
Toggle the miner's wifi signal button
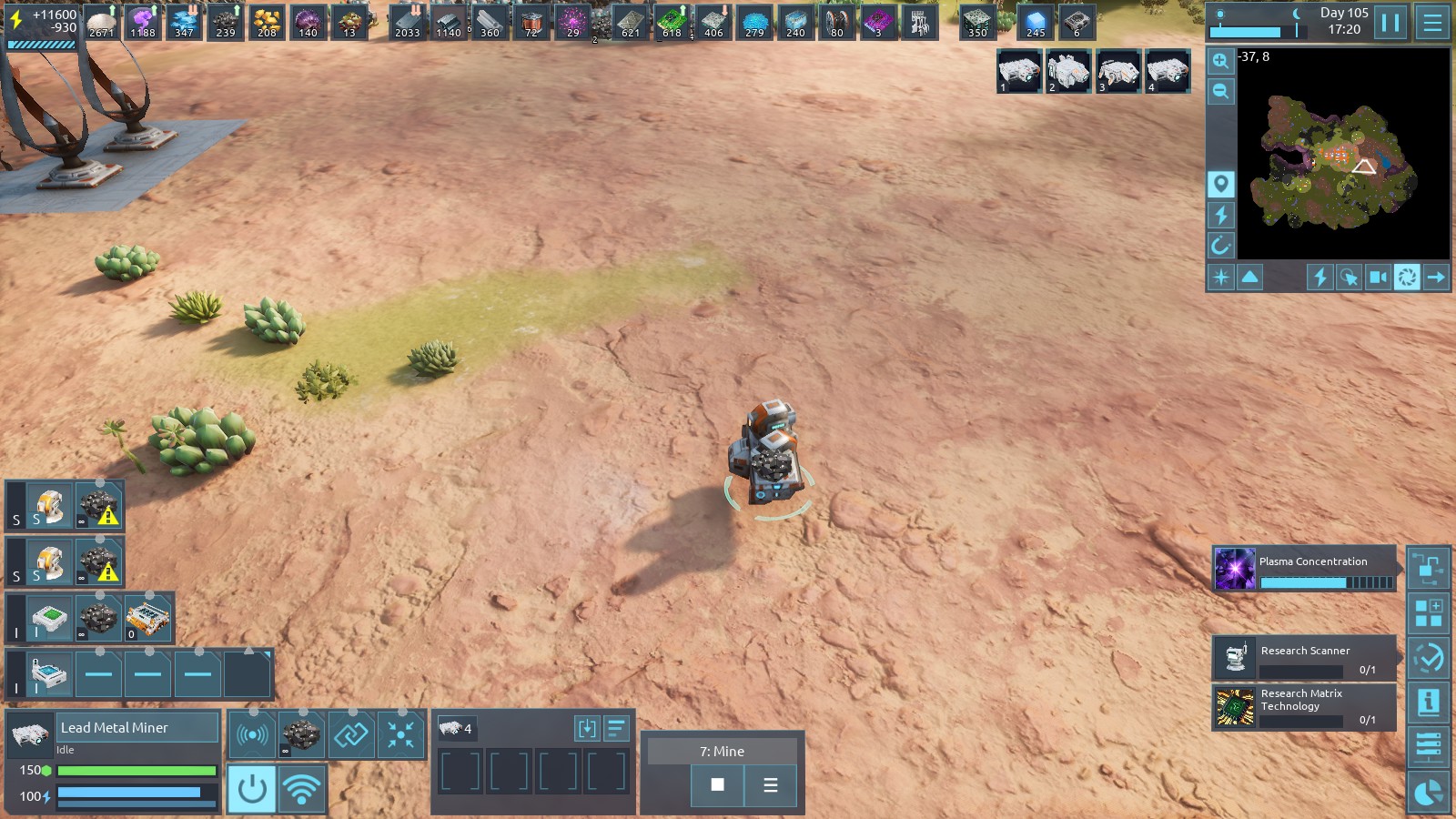[301, 788]
